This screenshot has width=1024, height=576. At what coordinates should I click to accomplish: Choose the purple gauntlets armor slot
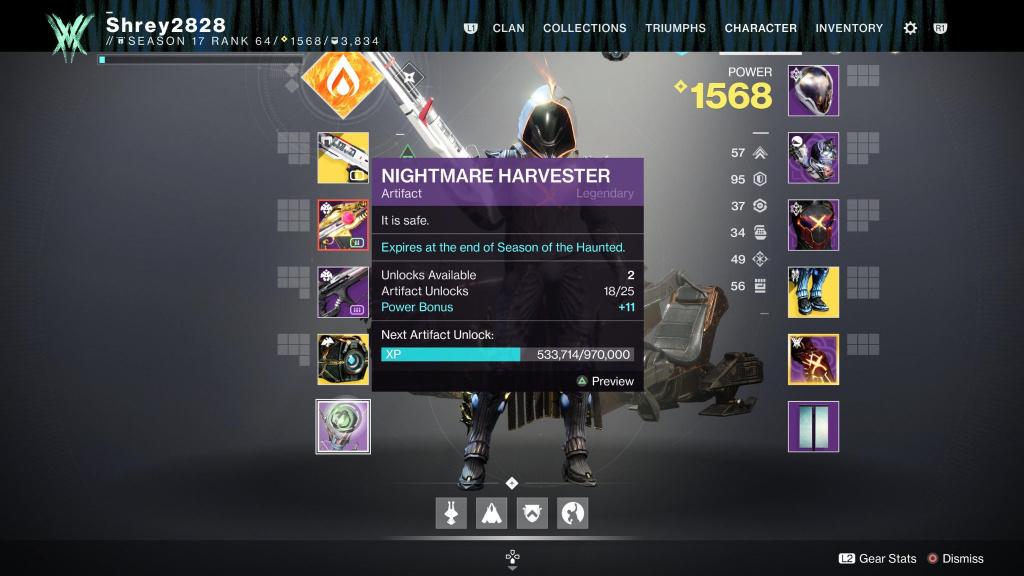(x=813, y=158)
